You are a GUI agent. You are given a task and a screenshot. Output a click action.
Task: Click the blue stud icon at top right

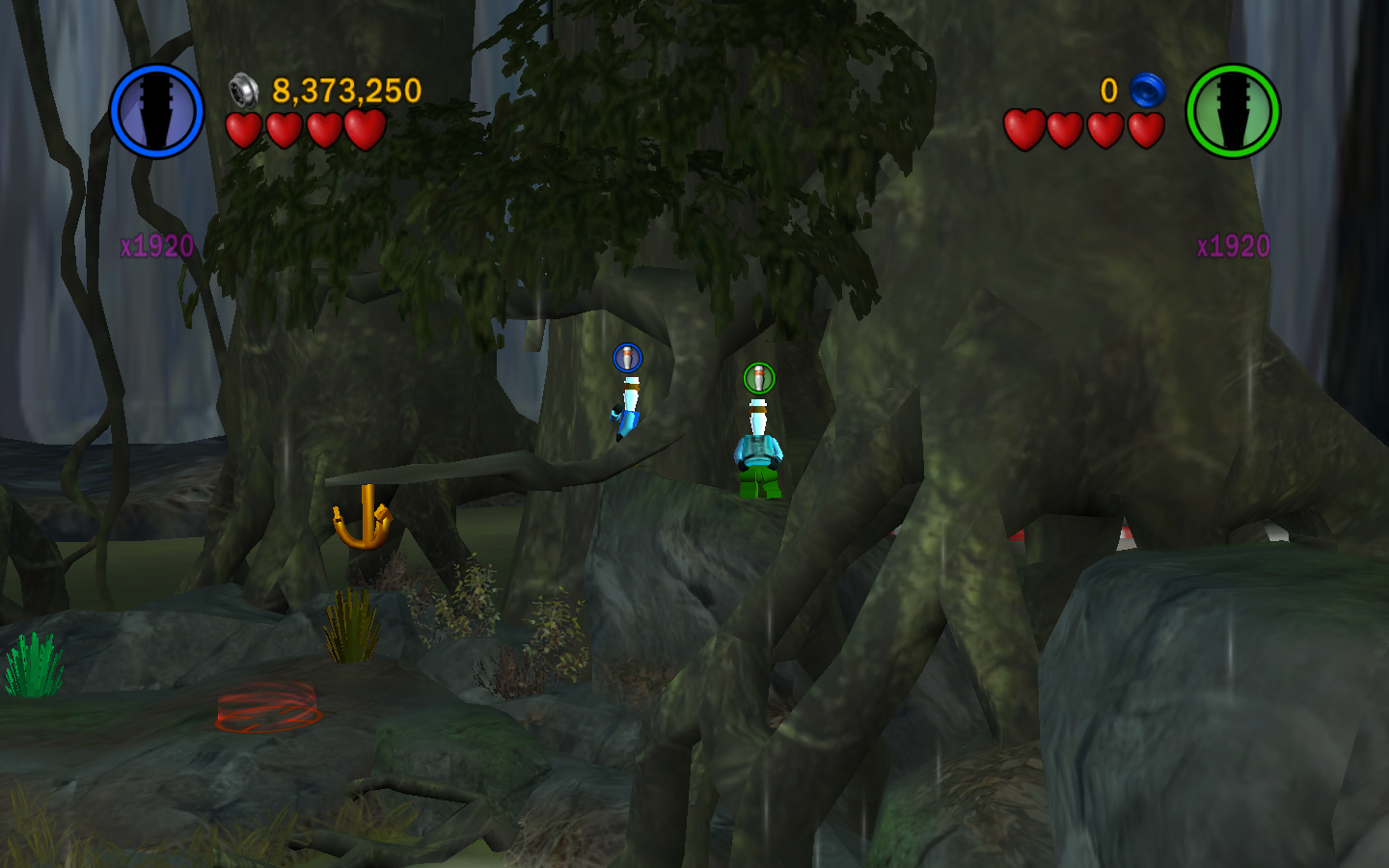[x=1147, y=91]
